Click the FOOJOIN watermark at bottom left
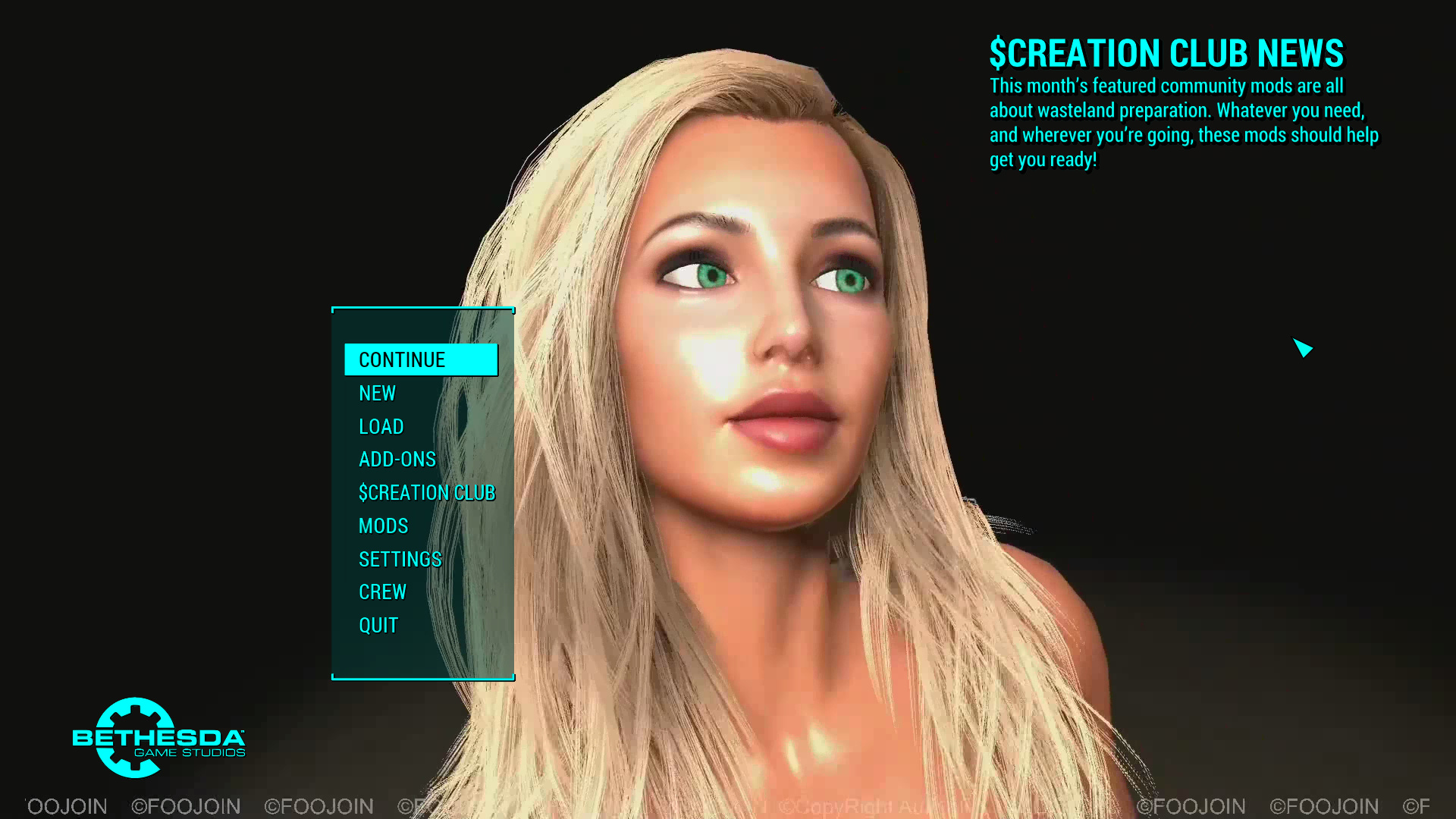Image resolution: width=1456 pixels, height=819 pixels. [x=185, y=806]
